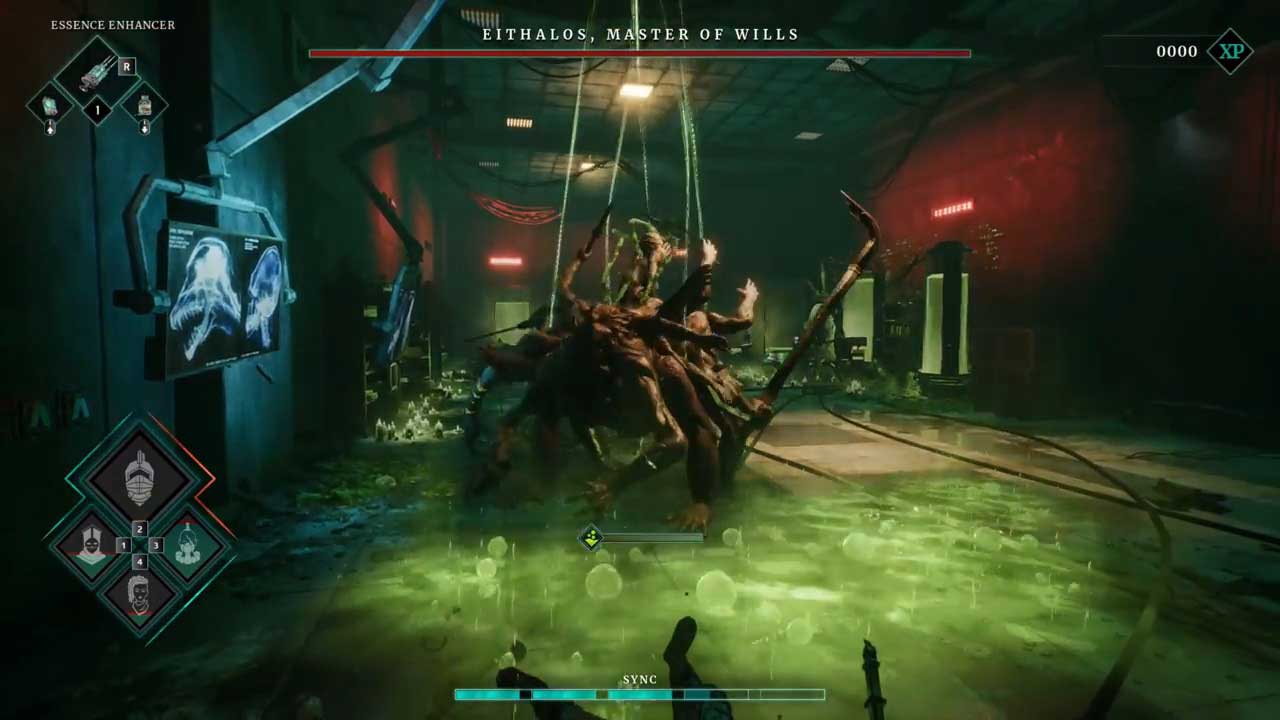Select the teal canister item slot
The height and width of the screenshot is (720, 1280).
point(49,105)
